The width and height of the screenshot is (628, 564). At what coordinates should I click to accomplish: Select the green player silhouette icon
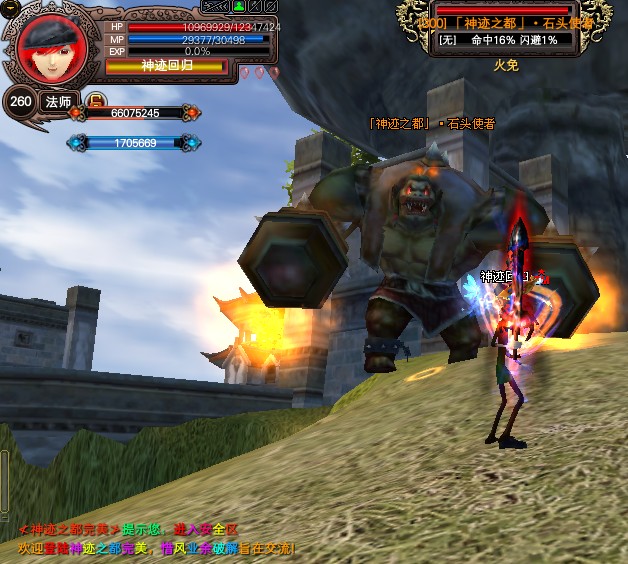click(x=238, y=7)
